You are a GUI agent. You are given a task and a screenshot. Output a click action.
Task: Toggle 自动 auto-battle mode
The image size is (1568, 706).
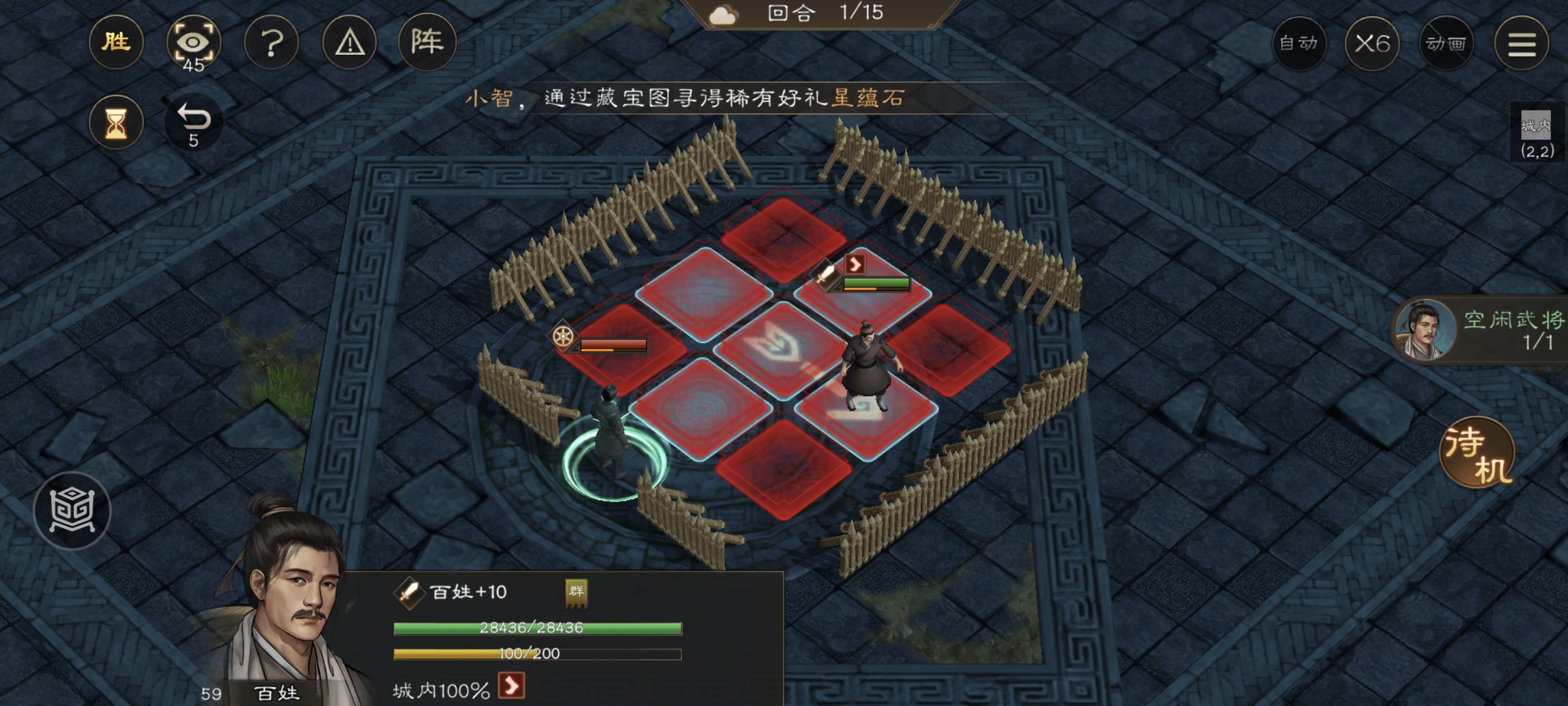point(1300,44)
